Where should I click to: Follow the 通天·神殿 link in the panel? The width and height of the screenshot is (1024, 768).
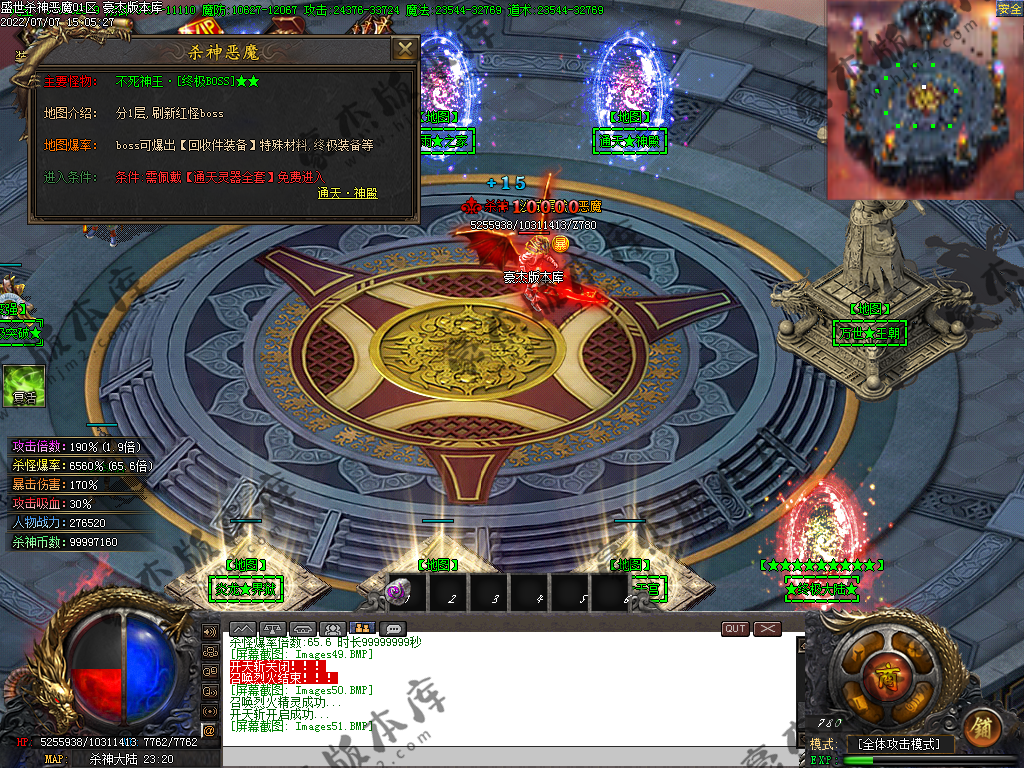pyautogui.click(x=348, y=193)
